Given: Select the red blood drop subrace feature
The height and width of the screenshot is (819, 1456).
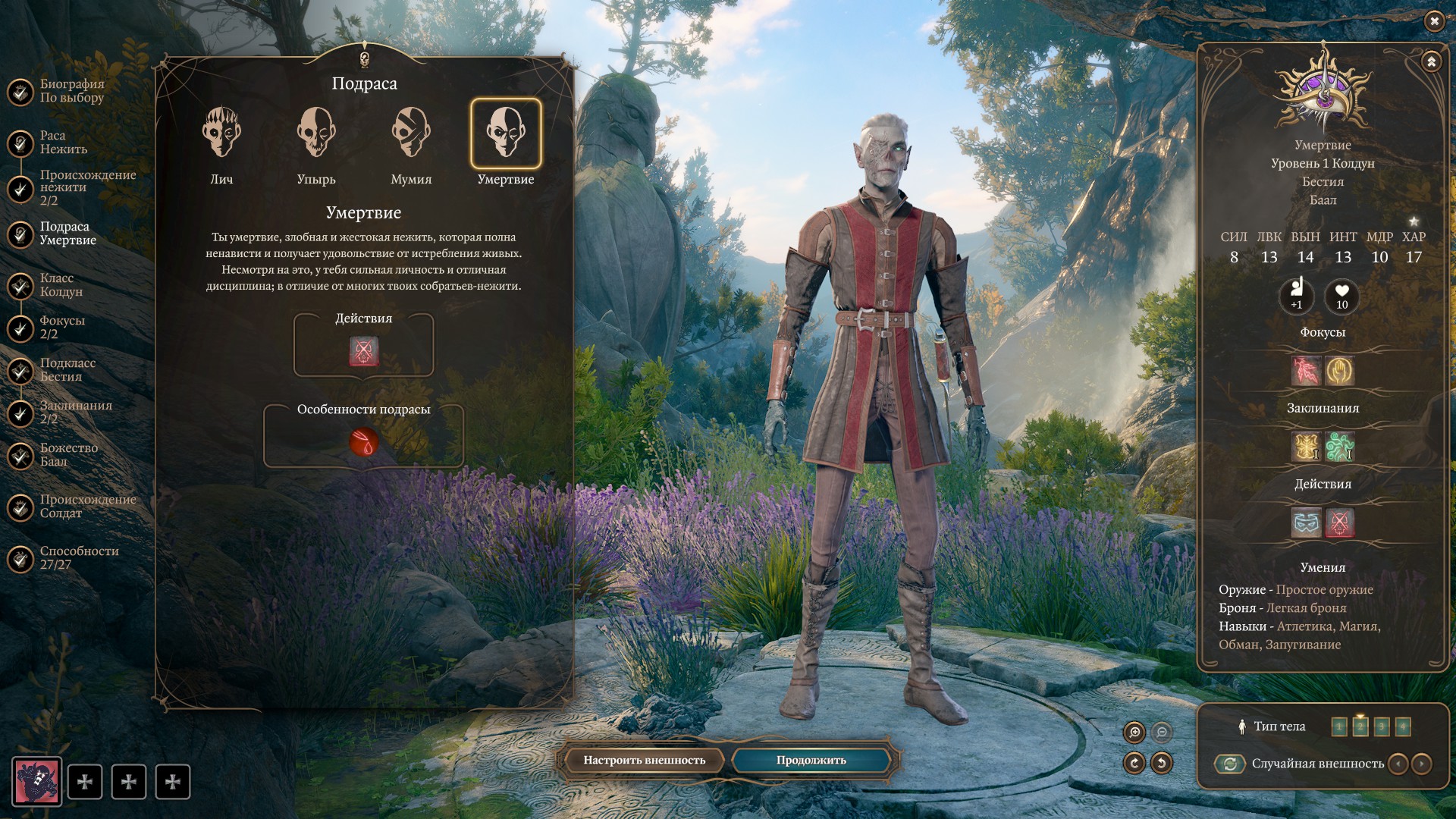Looking at the screenshot, I should pyautogui.click(x=364, y=442).
